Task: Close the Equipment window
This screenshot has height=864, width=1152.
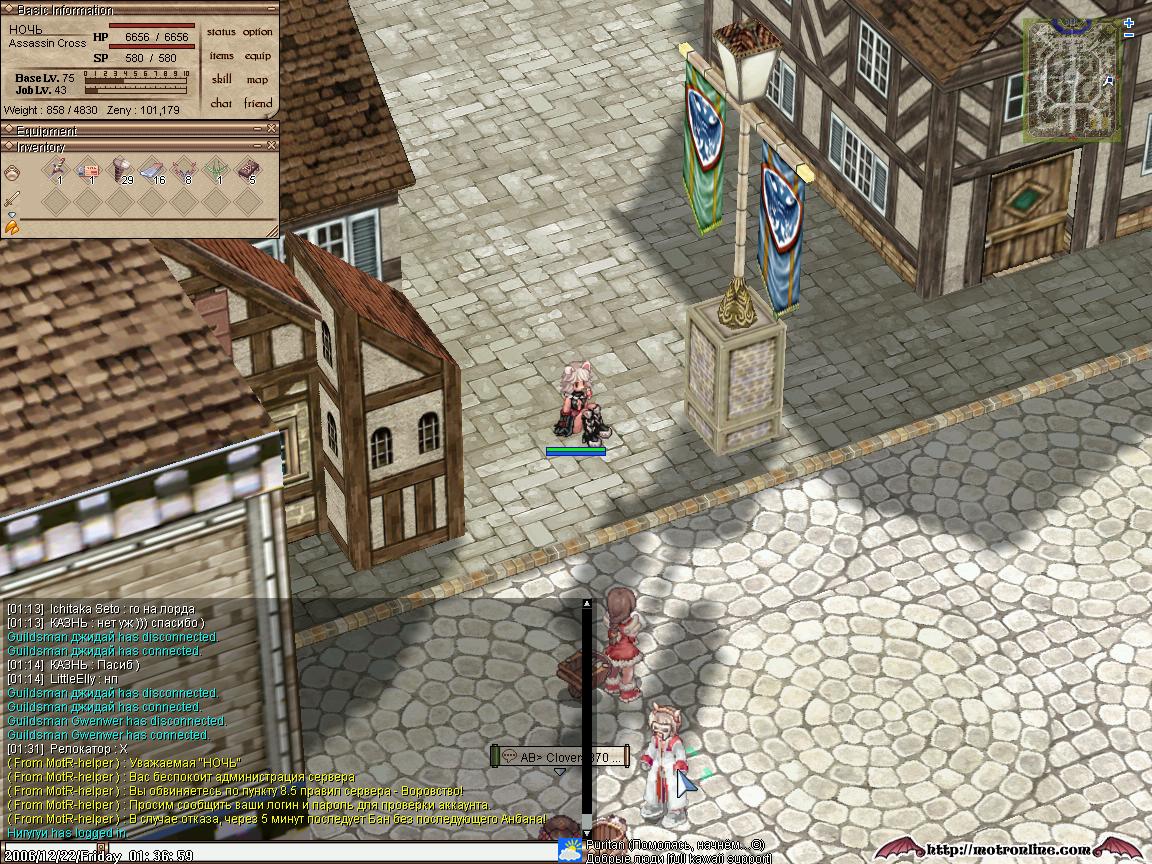Action: (272, 129)
